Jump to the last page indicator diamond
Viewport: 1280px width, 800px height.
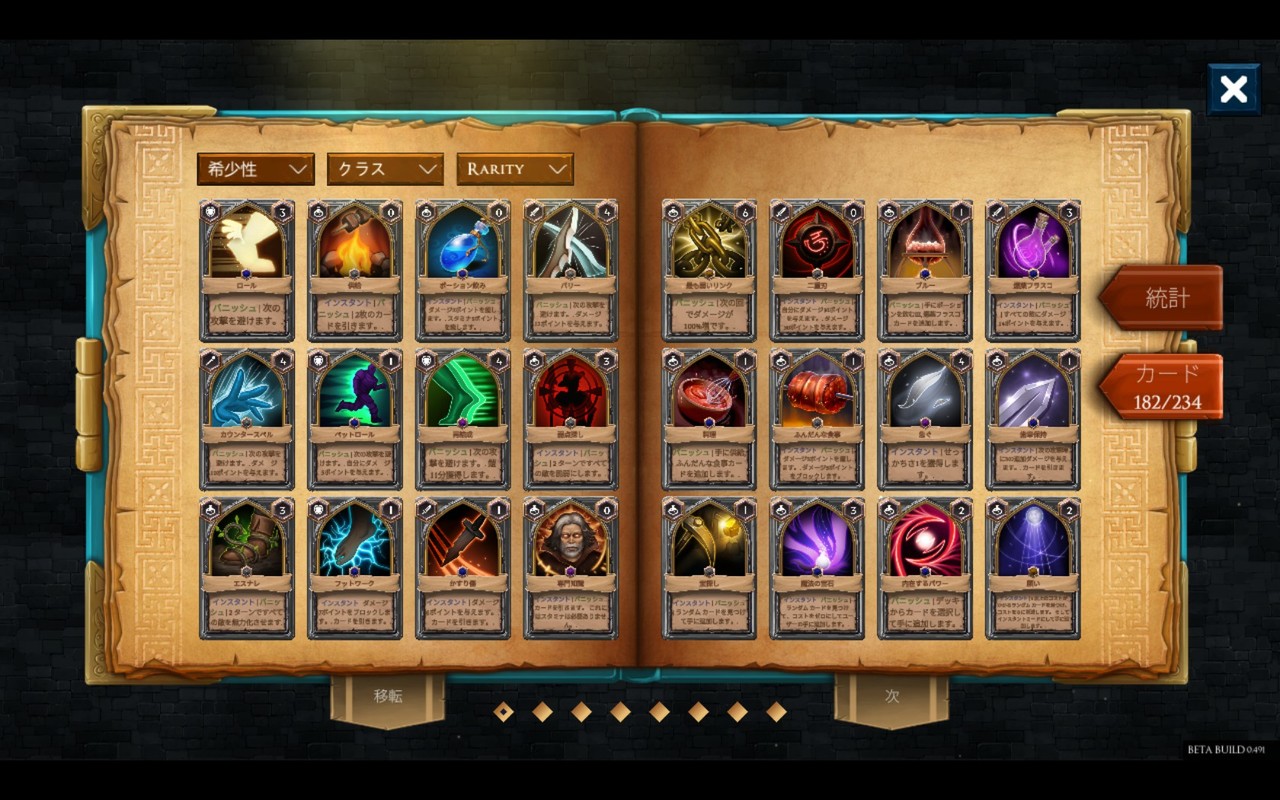pyautogui.click(x=776, y=712)
